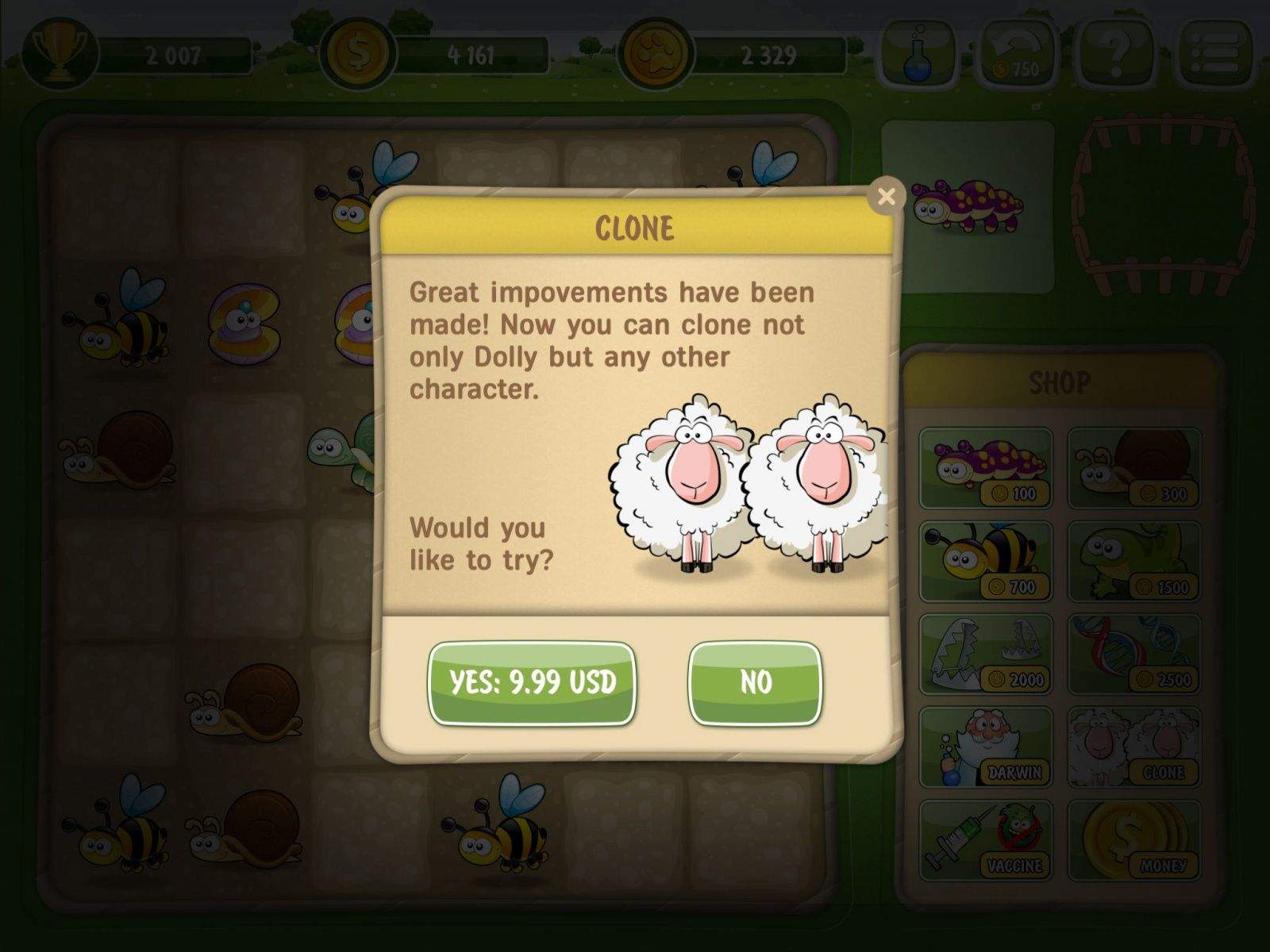
Task: Buy the green lizard for 1500
Action: coord(1133,561)
